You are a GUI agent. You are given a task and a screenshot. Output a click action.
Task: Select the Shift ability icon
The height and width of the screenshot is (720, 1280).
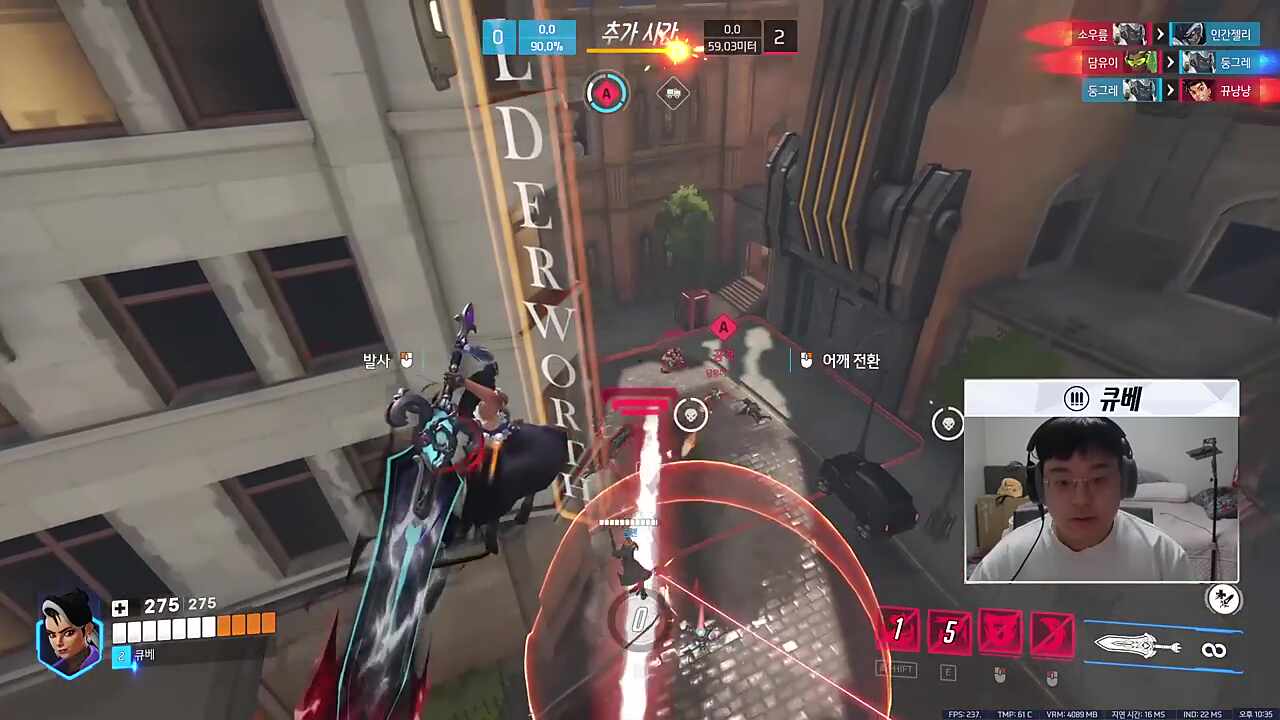[897, 630]
